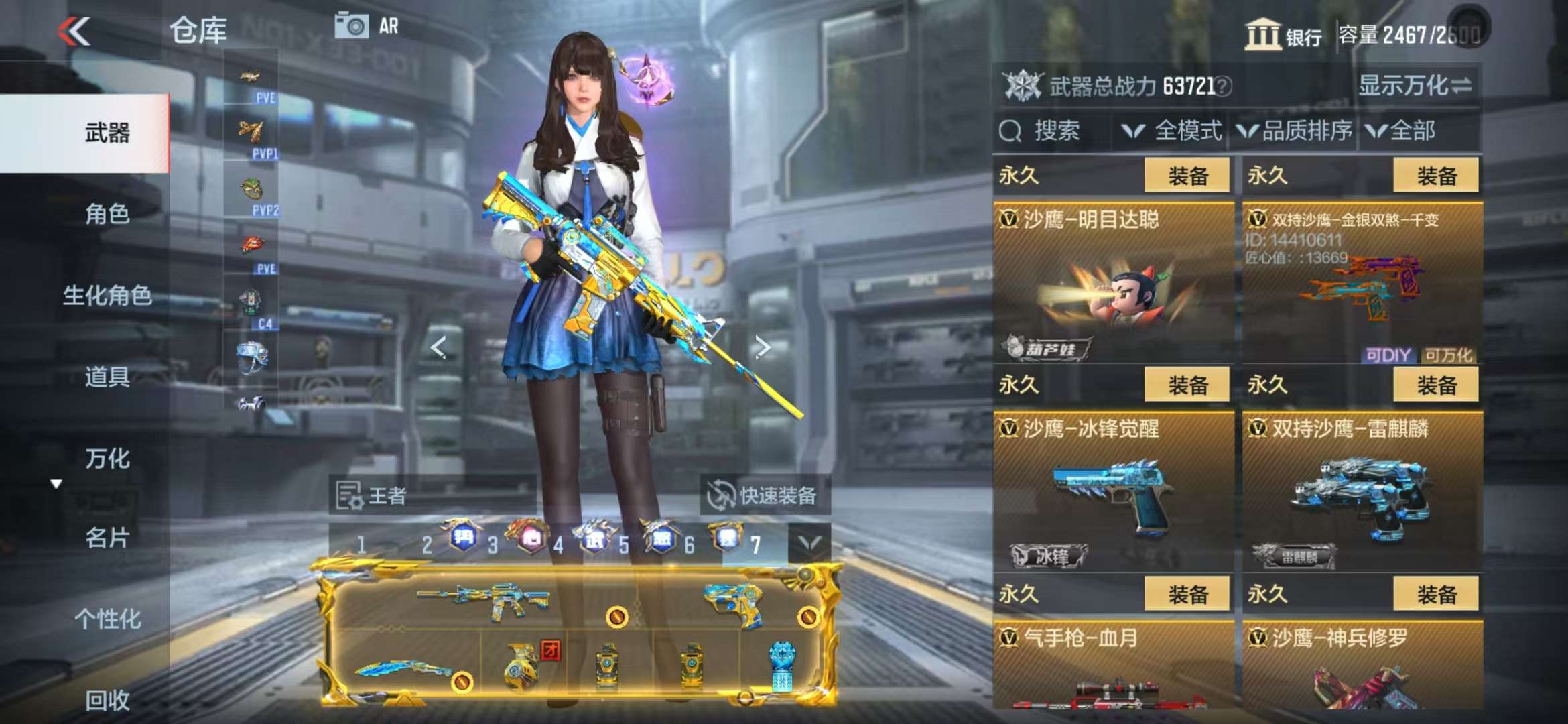The image size is (1568, 724).
Task: Open the 银行 bank
Action: point(1283,35)
